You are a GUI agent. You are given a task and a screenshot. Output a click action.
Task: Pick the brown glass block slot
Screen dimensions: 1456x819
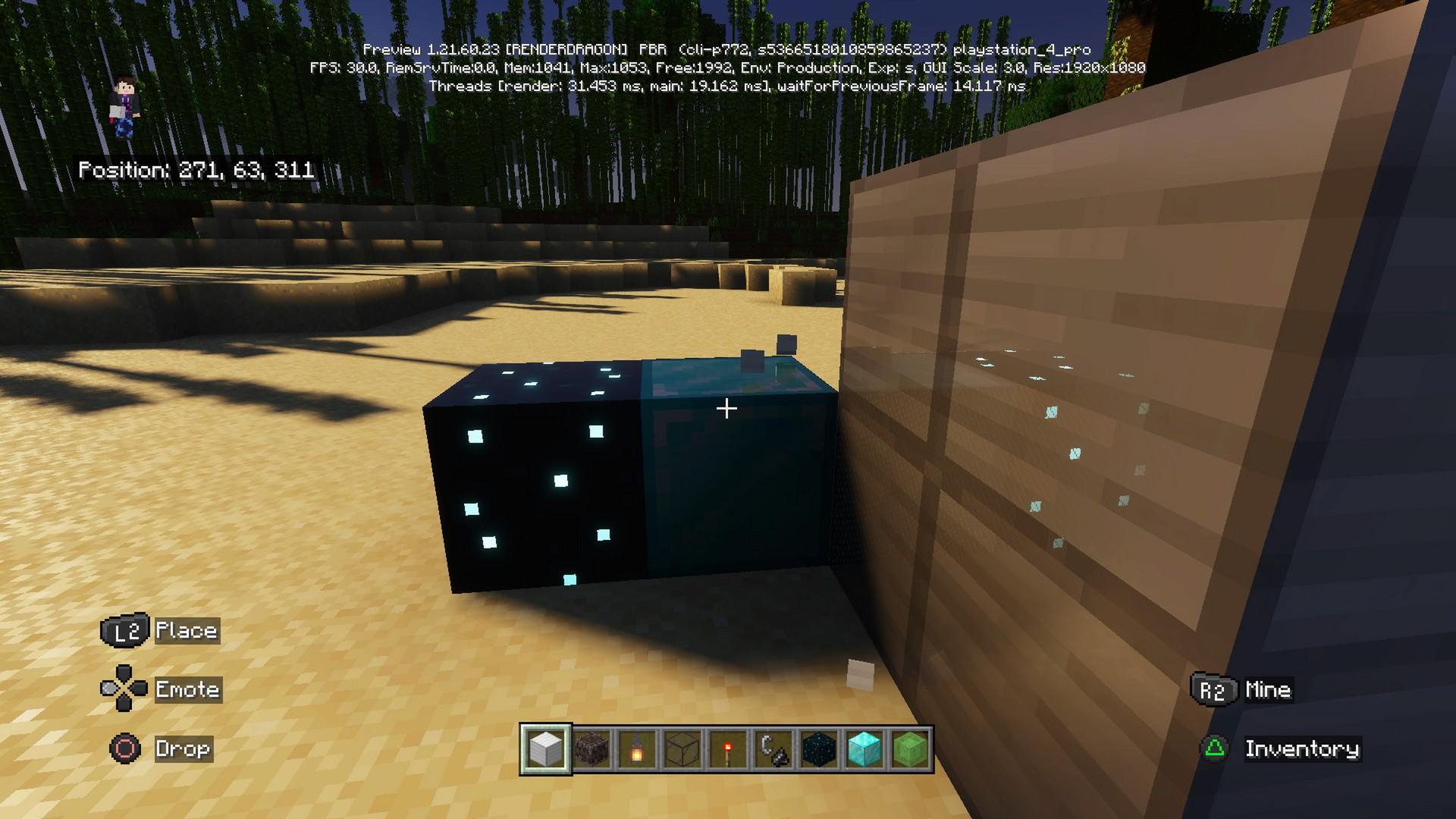682,749
